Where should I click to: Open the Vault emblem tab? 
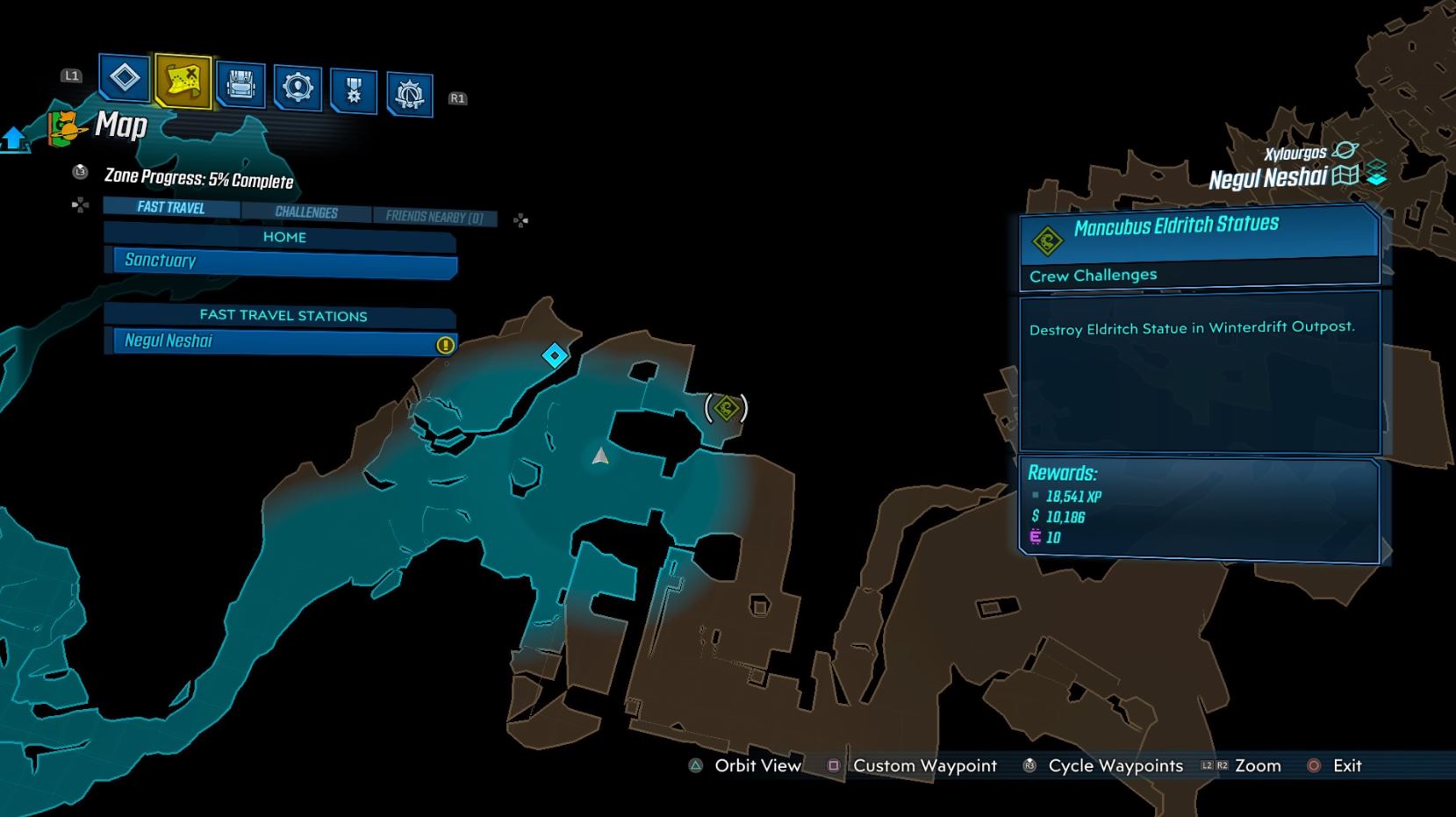pos(409,93)
